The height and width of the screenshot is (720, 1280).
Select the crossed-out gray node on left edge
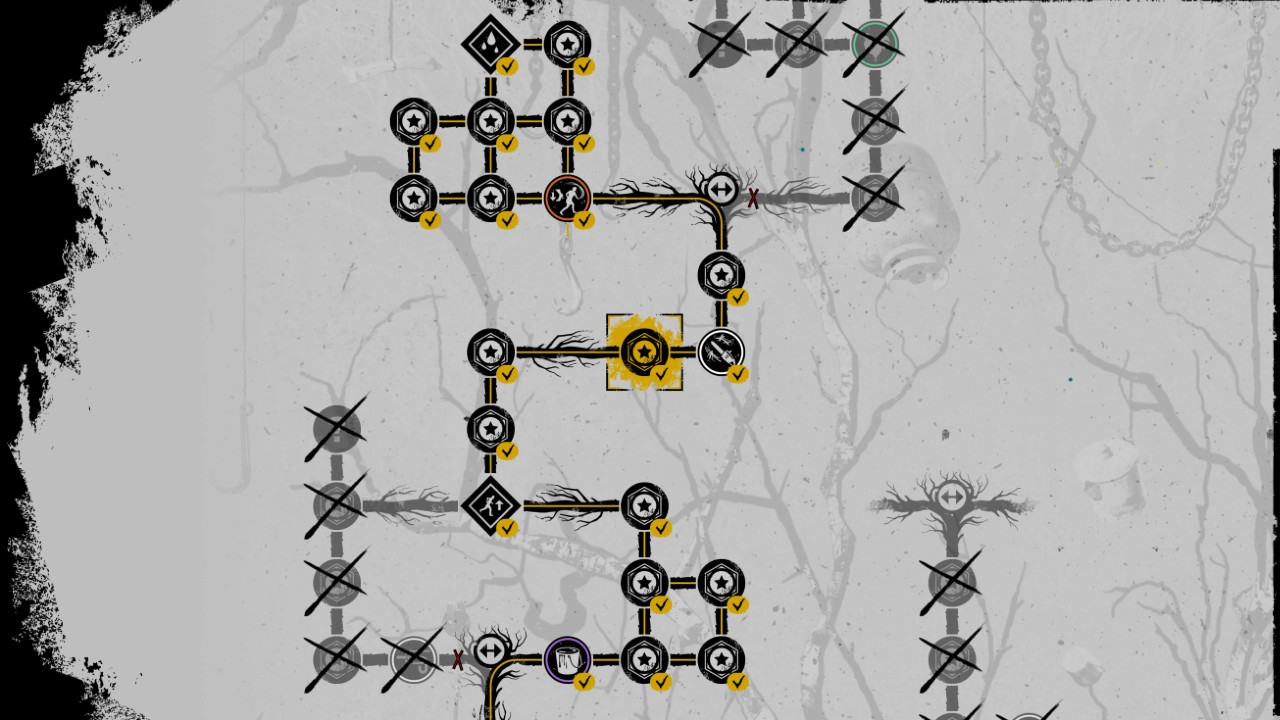(x=335, y=430)
